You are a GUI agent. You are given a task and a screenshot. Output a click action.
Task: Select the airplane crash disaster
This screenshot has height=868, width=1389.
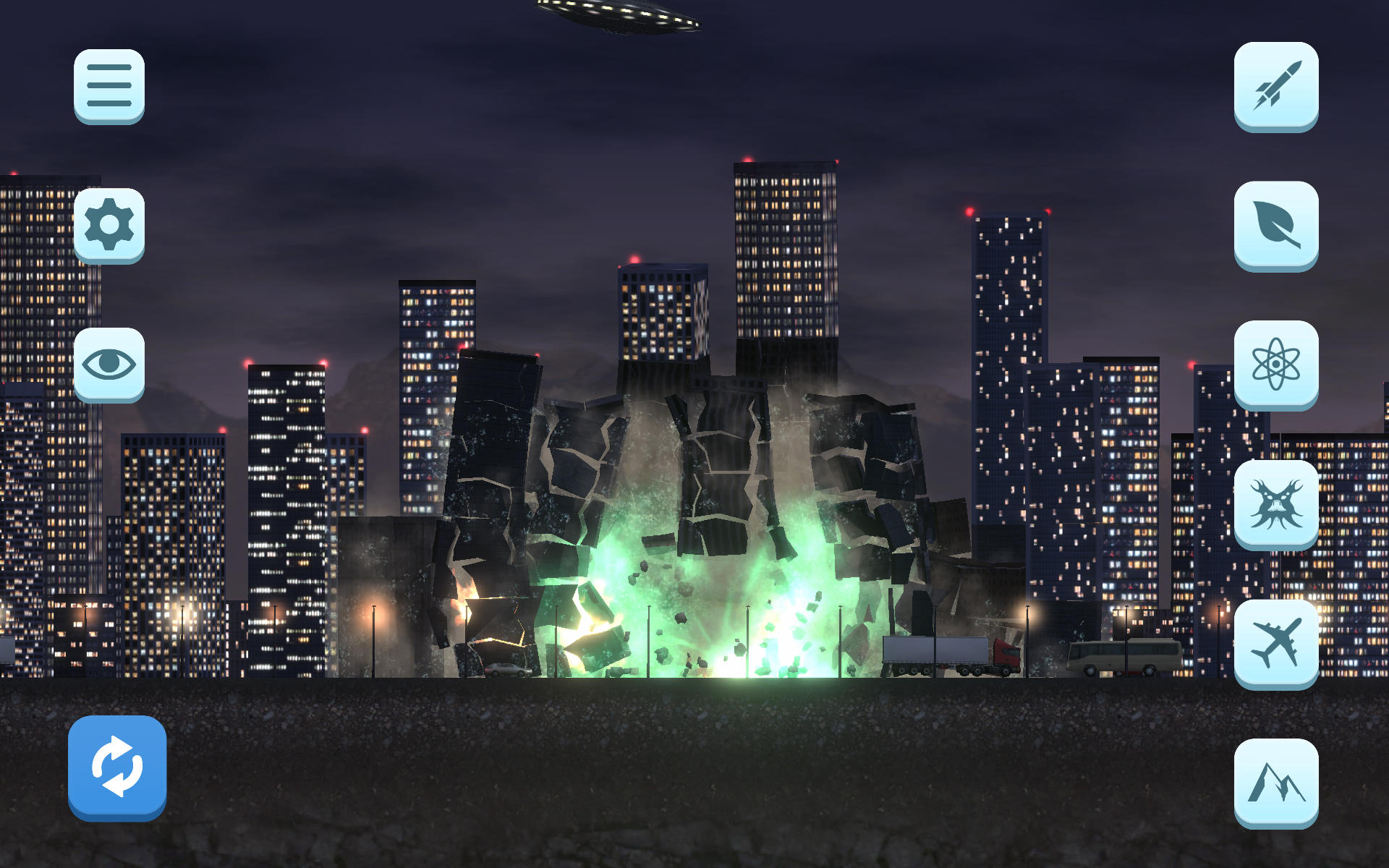[1275, 644]
